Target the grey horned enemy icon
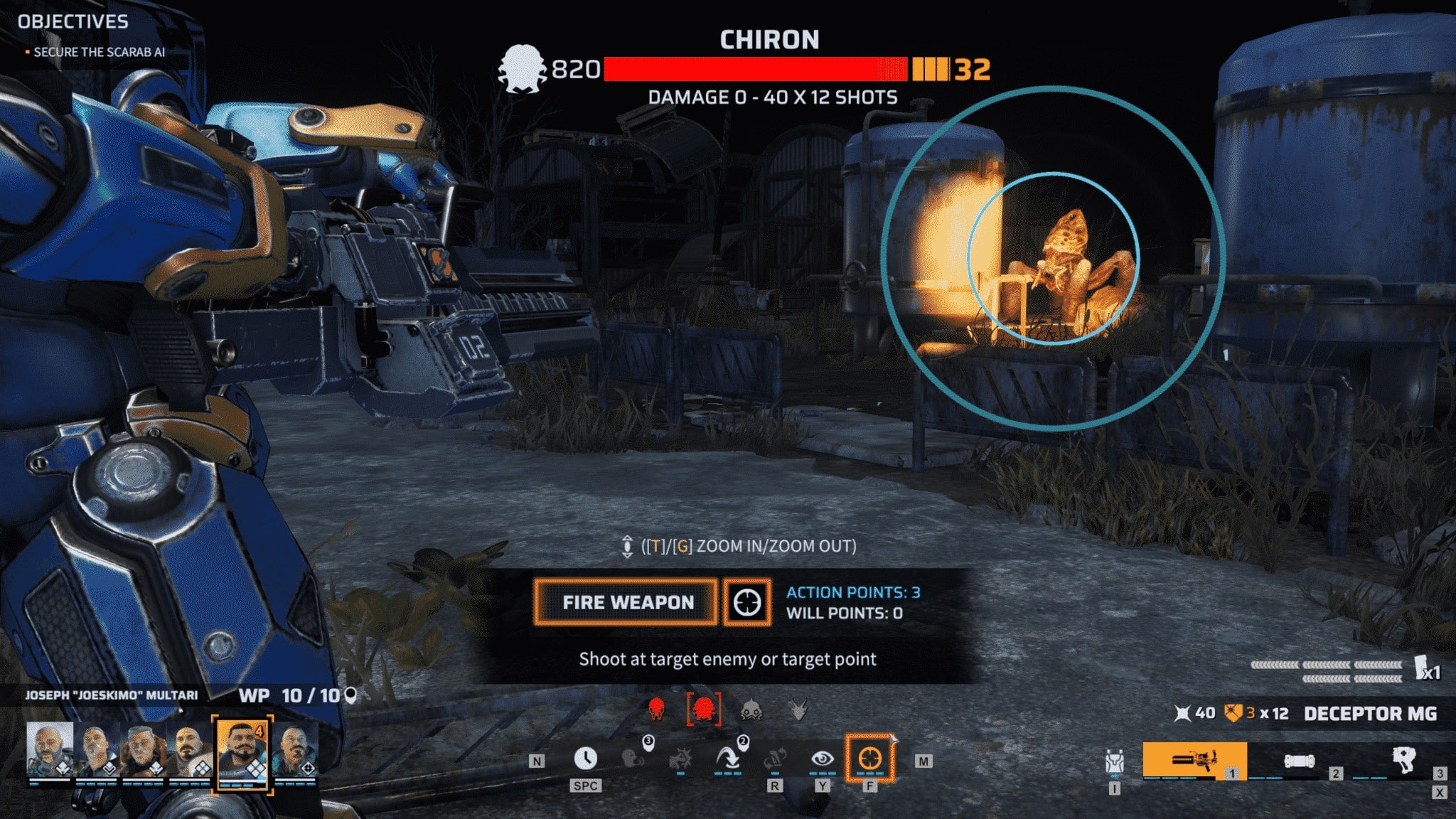Image resolution: width=1456 pixels, height=819 pixels. pyautogui.click(x=799, y=709)
